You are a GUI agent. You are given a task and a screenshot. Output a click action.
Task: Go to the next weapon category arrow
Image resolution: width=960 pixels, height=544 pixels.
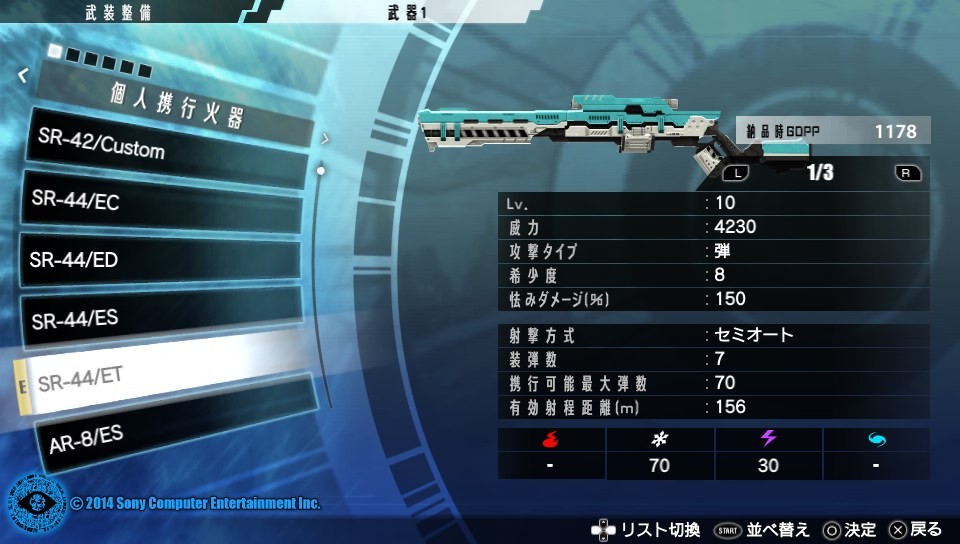coord(325,139)
